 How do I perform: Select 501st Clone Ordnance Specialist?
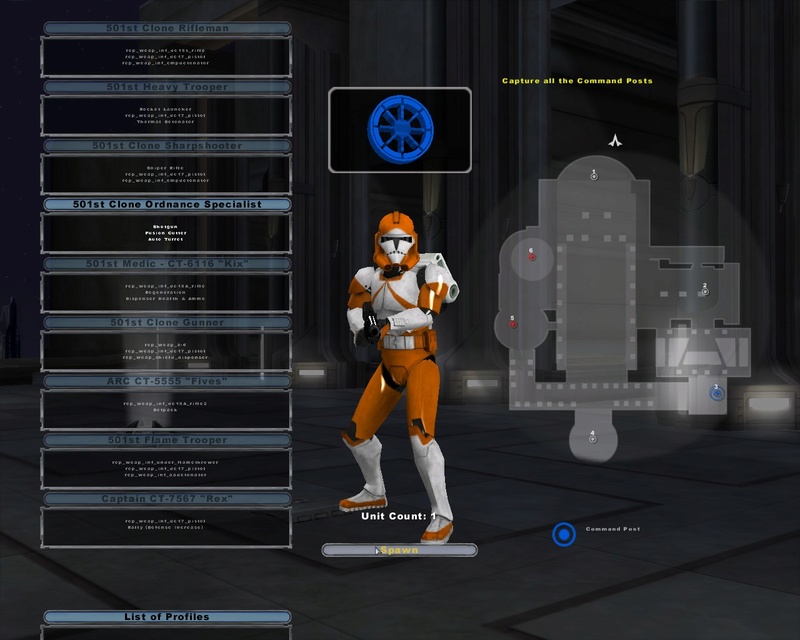(x=167, y=204)
